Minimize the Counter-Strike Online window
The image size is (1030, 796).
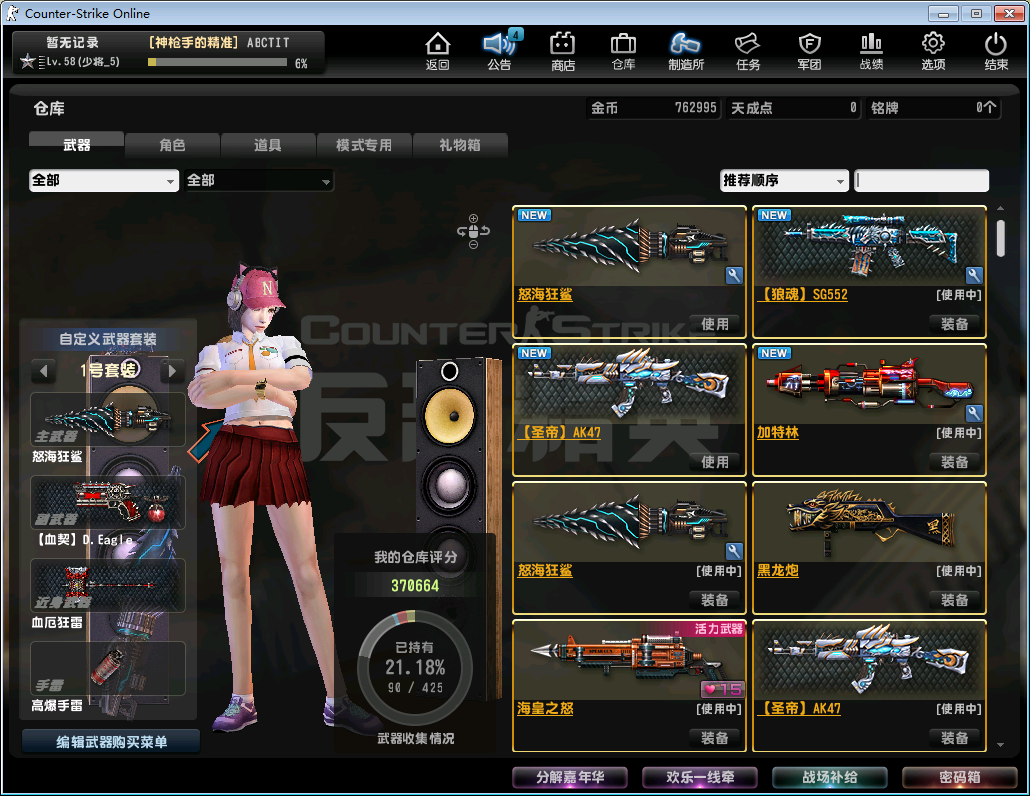coord(941,13)
